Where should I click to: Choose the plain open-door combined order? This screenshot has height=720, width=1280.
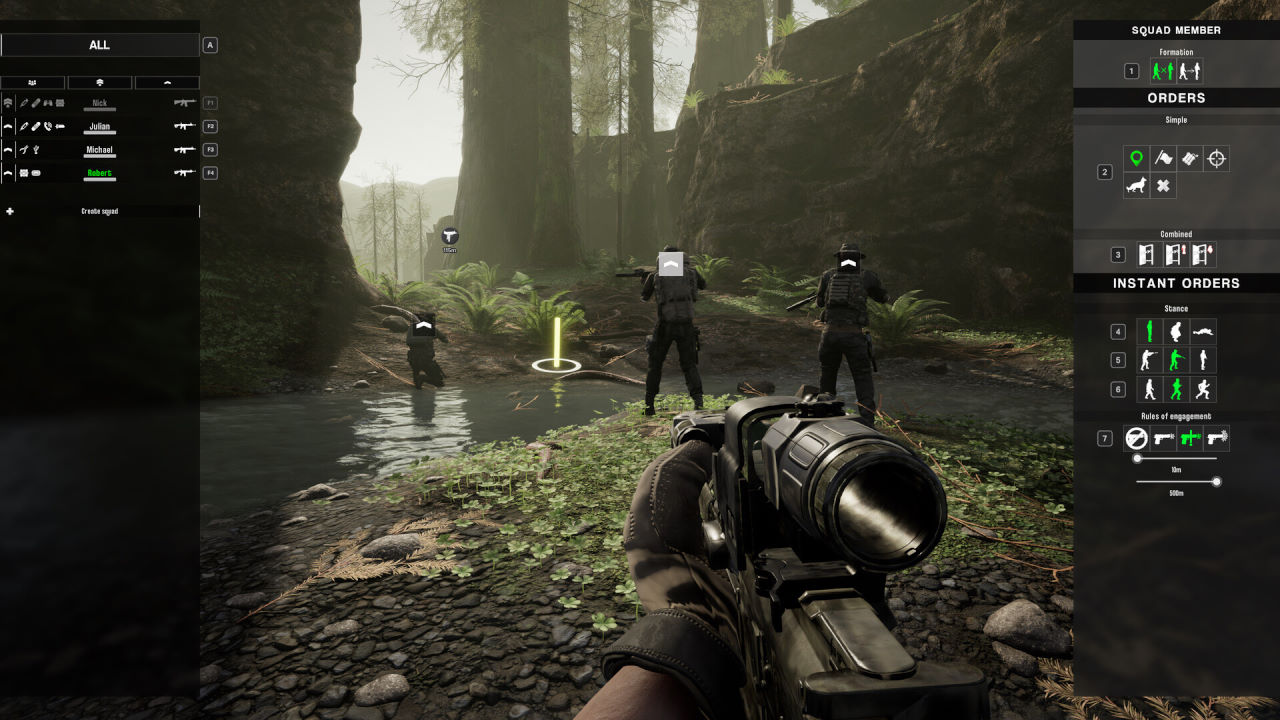[x=1148, y=255]
